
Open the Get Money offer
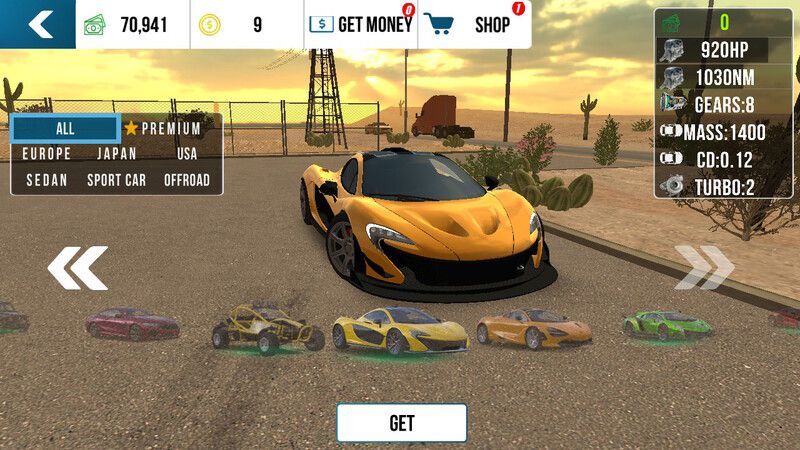[361, 25]
